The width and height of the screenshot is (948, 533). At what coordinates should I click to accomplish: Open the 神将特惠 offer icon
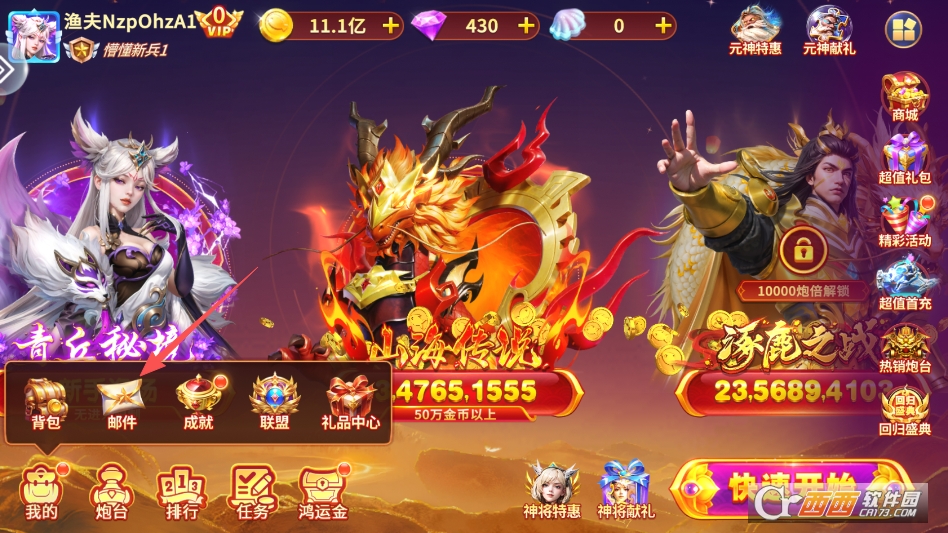(552, 489)
